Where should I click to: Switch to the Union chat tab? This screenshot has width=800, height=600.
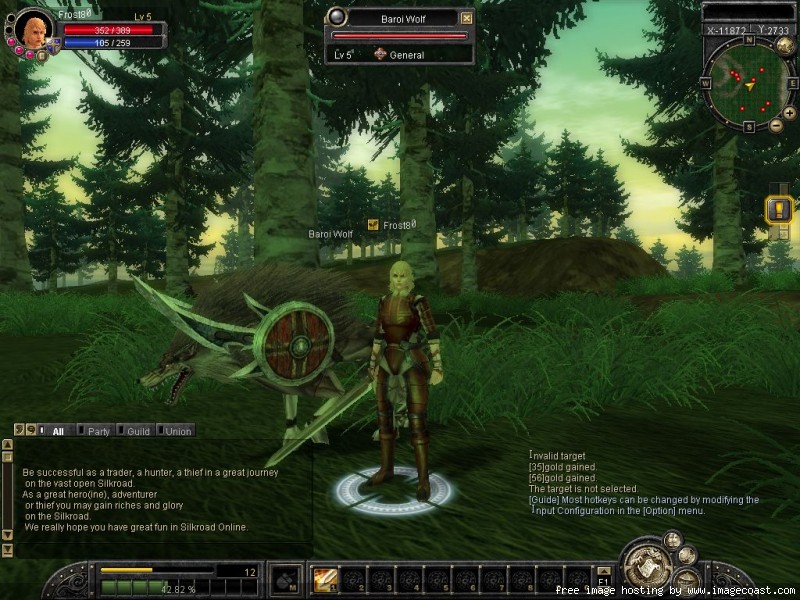178,431
